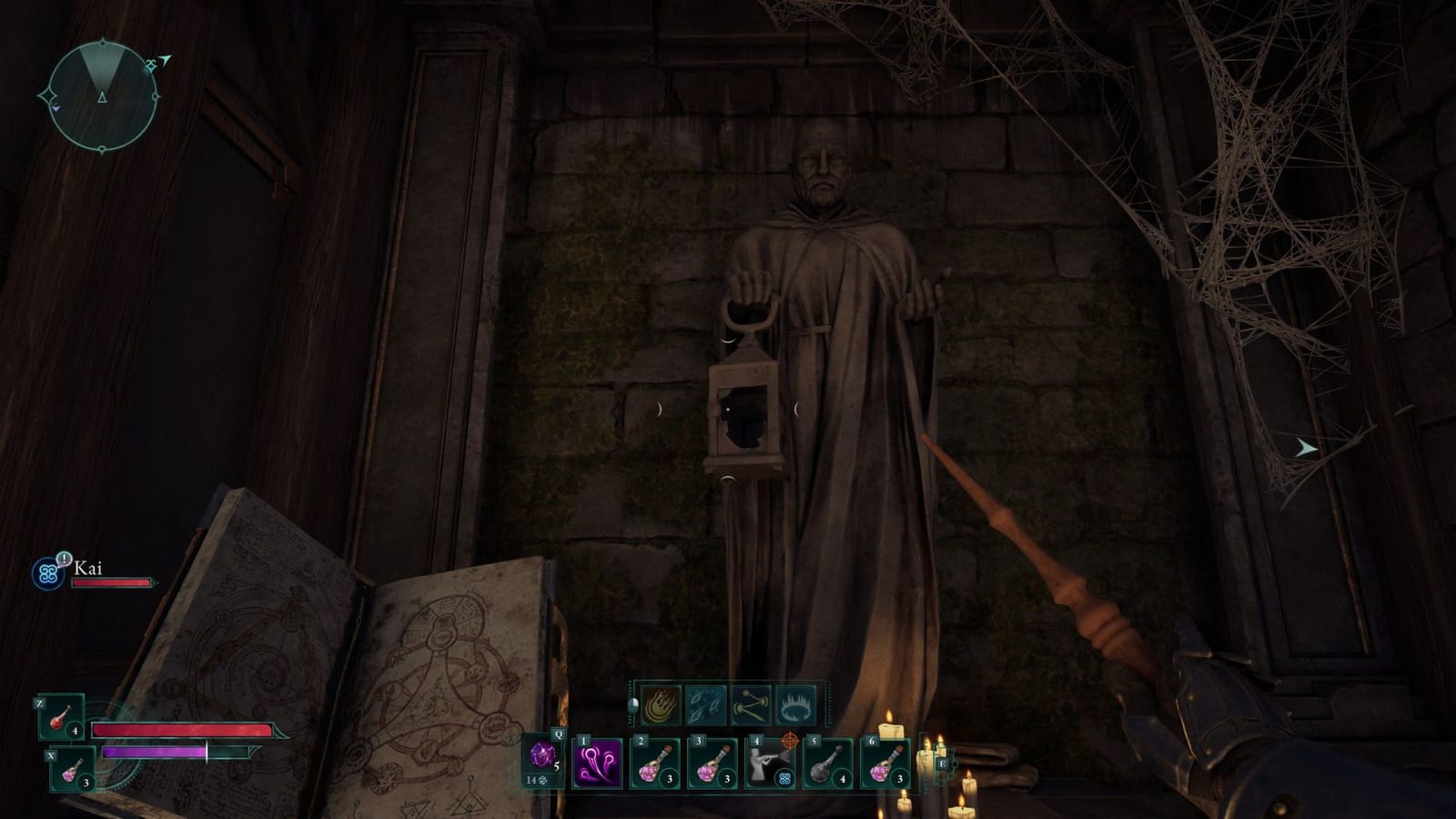Click the arrow tip on Kai's health bar
The width and height of the screenshot is (1456, 819).
pos(154,583)
